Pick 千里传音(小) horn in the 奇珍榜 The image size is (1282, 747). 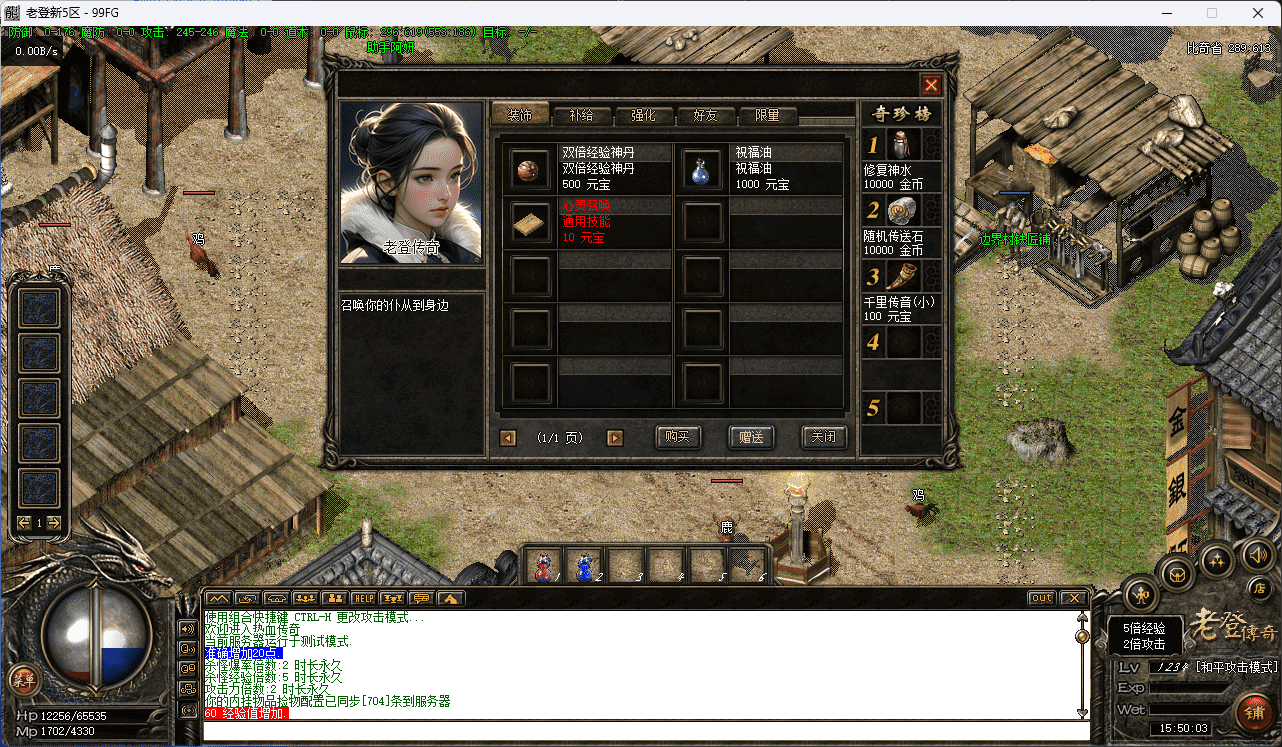(x=902, y=276)
